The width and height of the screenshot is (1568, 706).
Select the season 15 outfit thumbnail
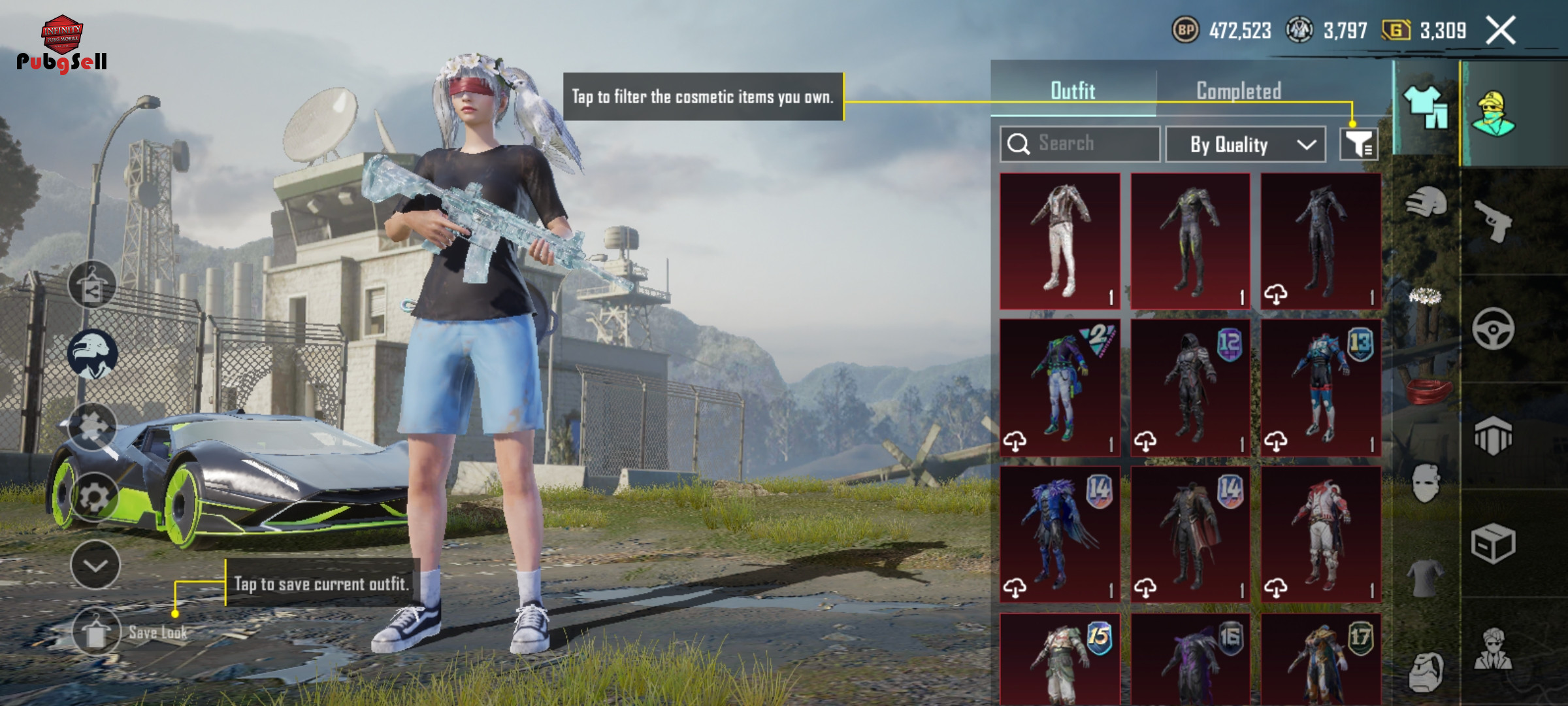click(x=1060, y=660)
